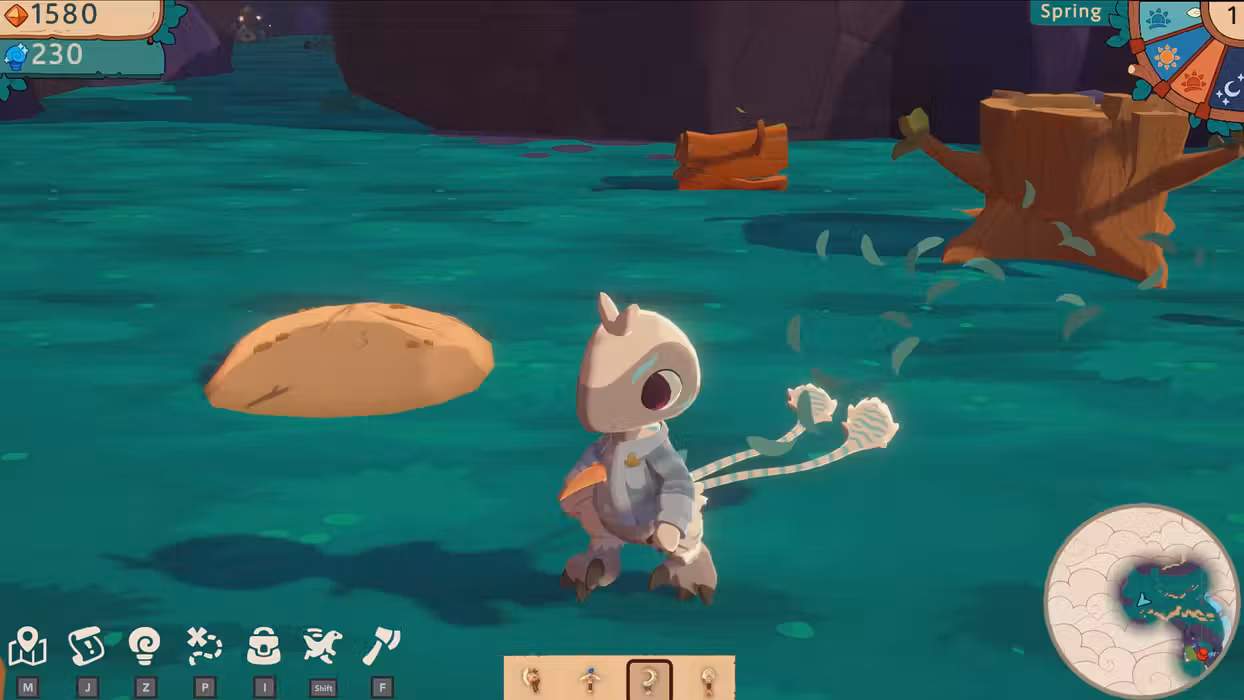Click the day-night clock wheel
Viewport: 1244px width, 700px height.
pos(1186,55)
